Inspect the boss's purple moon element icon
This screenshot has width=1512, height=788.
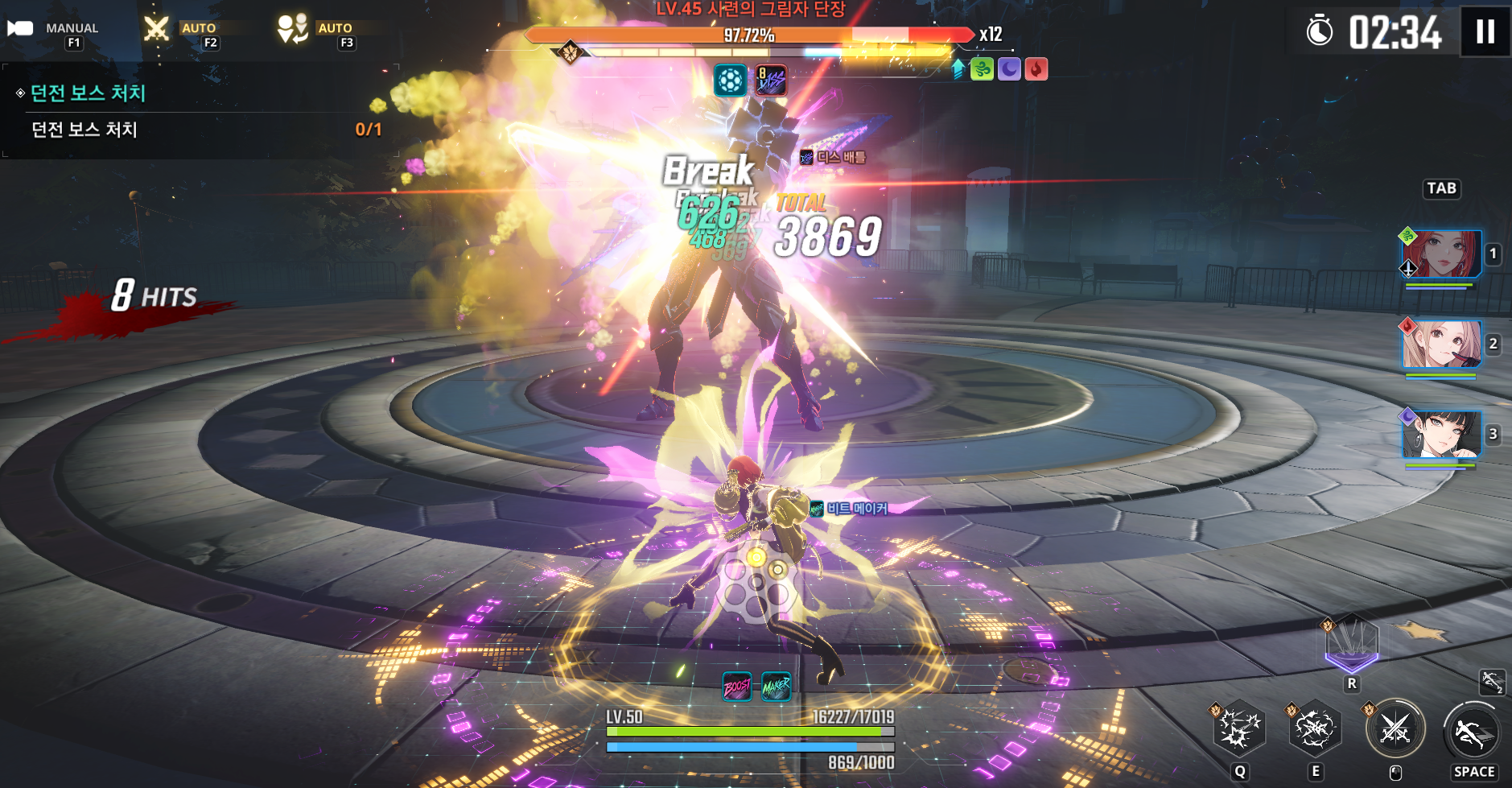(1009, 69)
